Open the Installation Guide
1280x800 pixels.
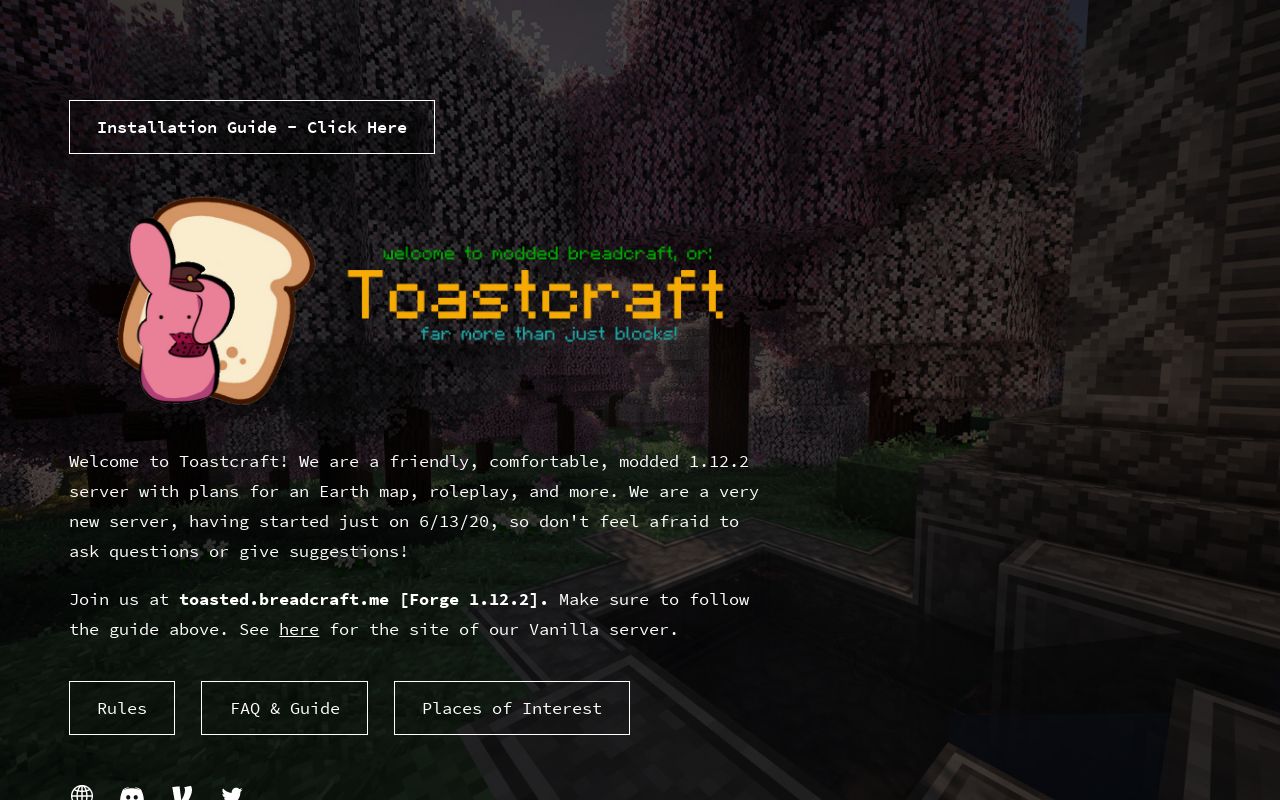[251, 127]
